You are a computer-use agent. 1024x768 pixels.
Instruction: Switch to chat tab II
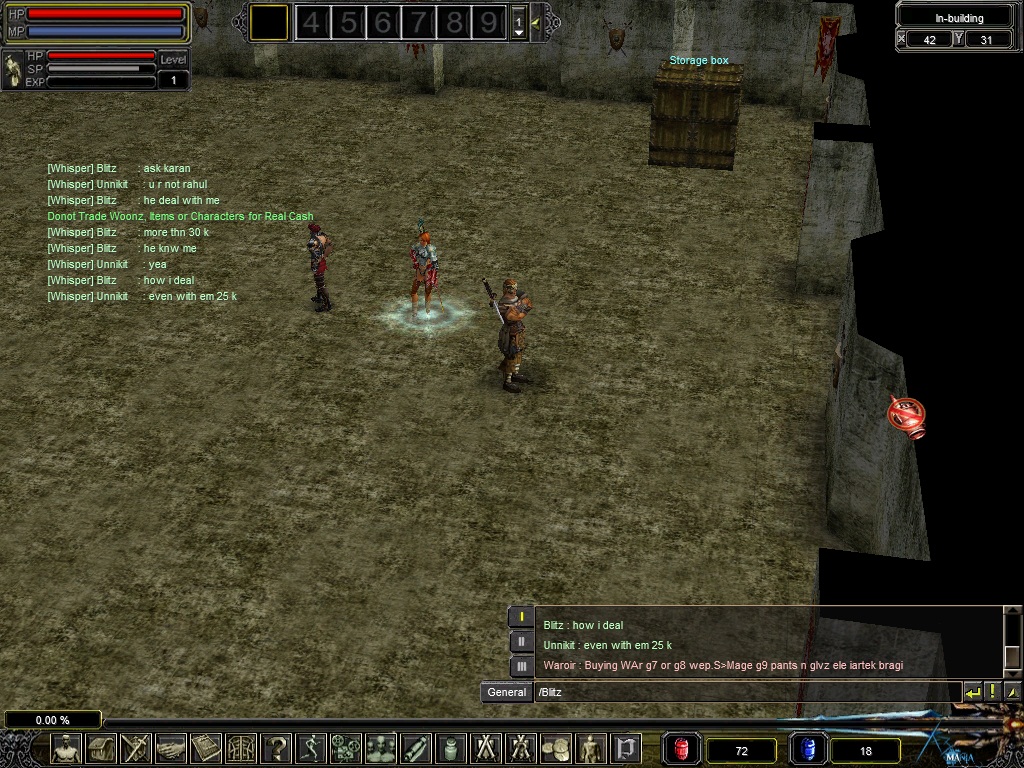tap(521, 642)
